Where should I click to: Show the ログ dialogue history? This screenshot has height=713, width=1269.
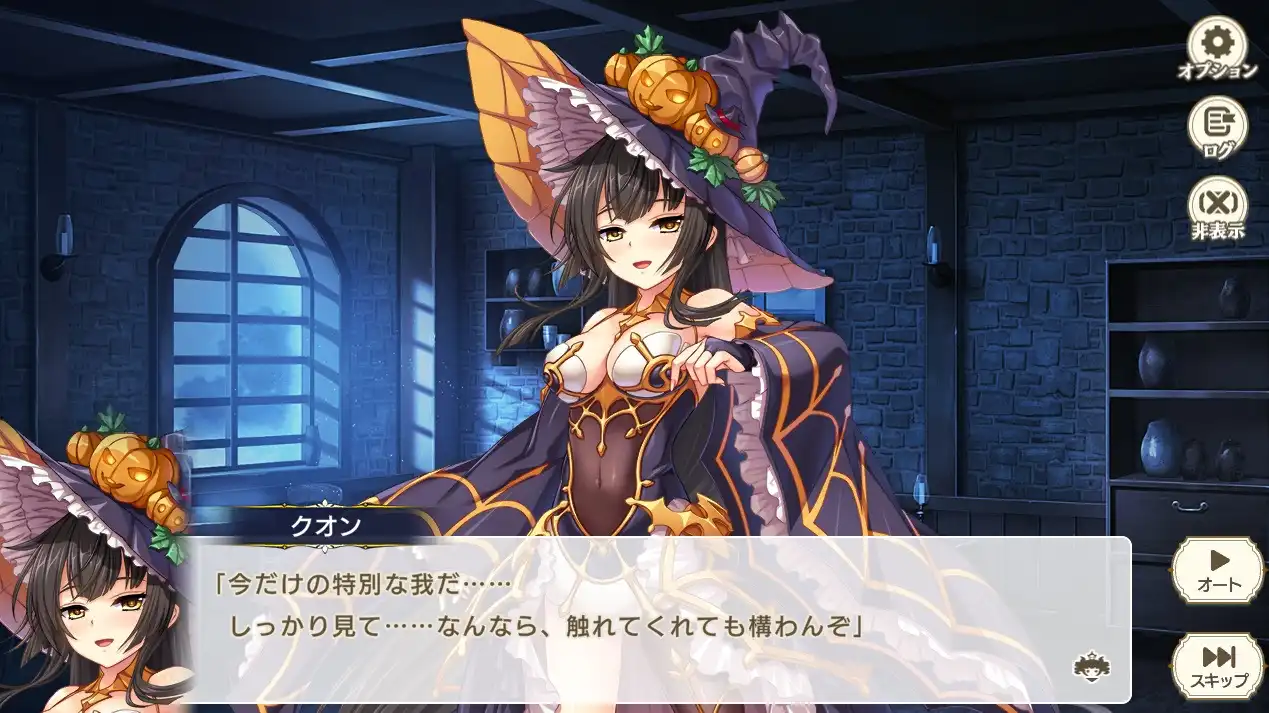pos(1217,128)
